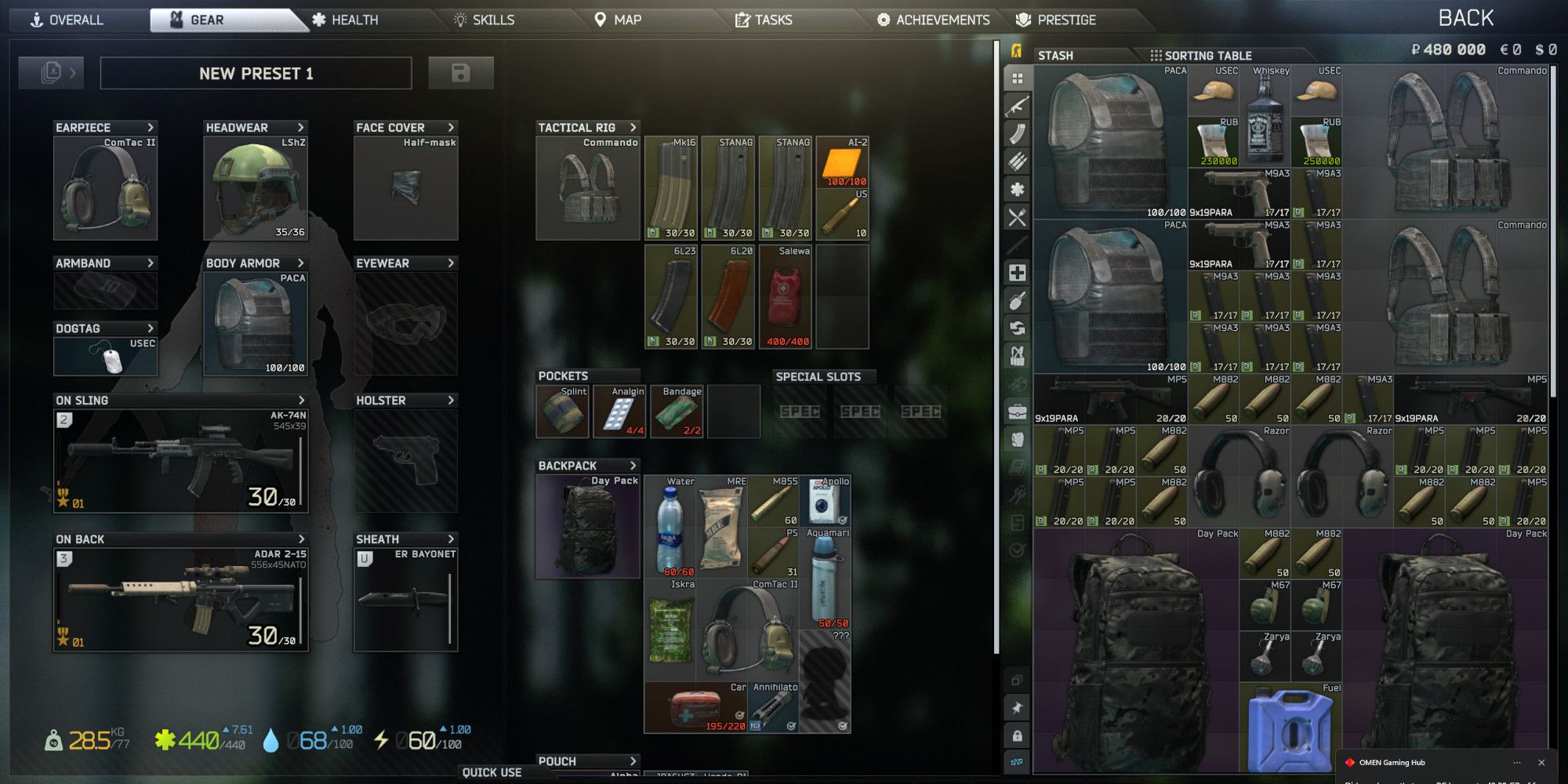Select the ComTac II earpiece slot
The width and height of the screenshot is (1568, 784).
click(x=105, y=188)
